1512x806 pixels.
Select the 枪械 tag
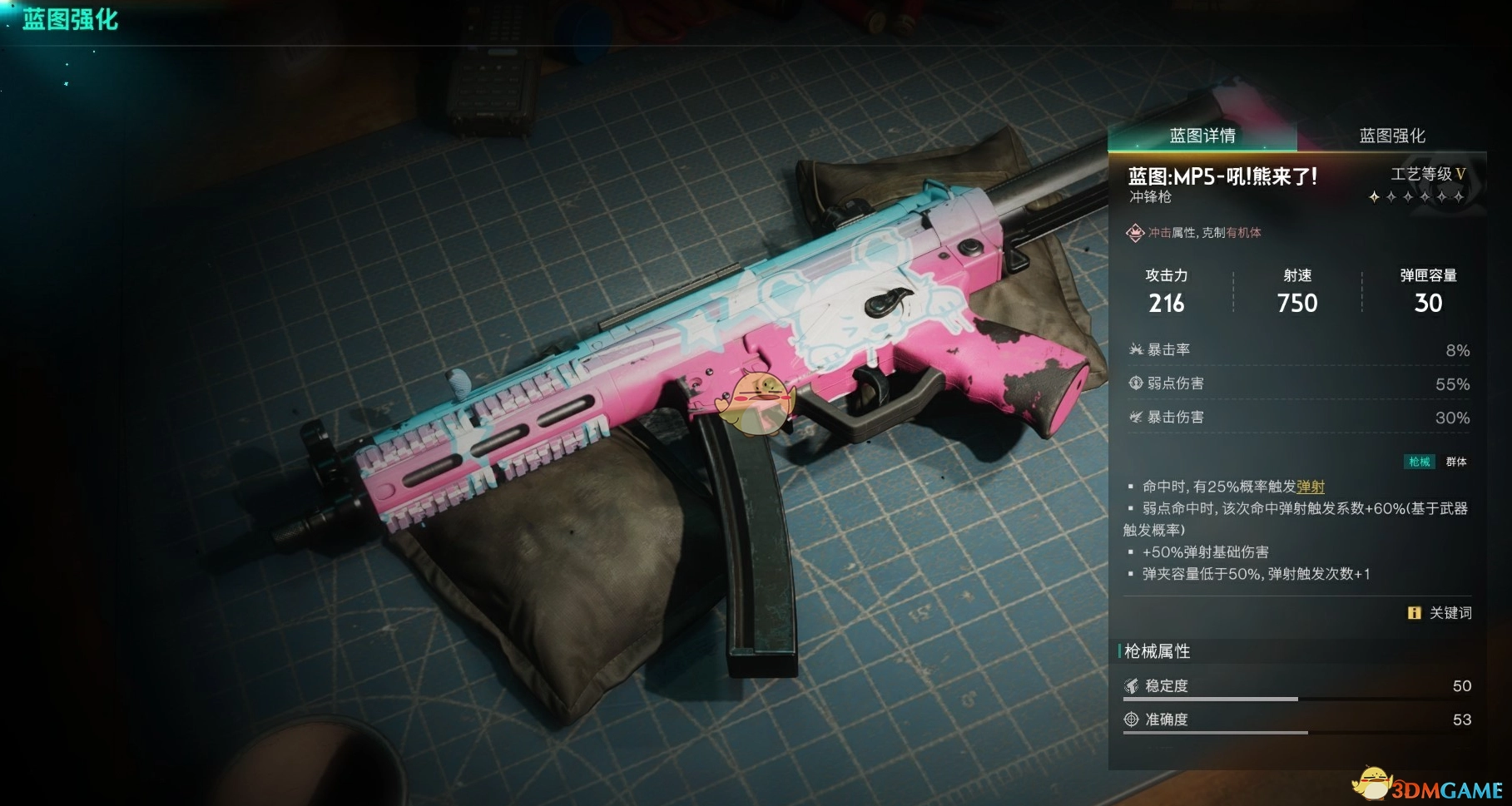point(1420,462)
